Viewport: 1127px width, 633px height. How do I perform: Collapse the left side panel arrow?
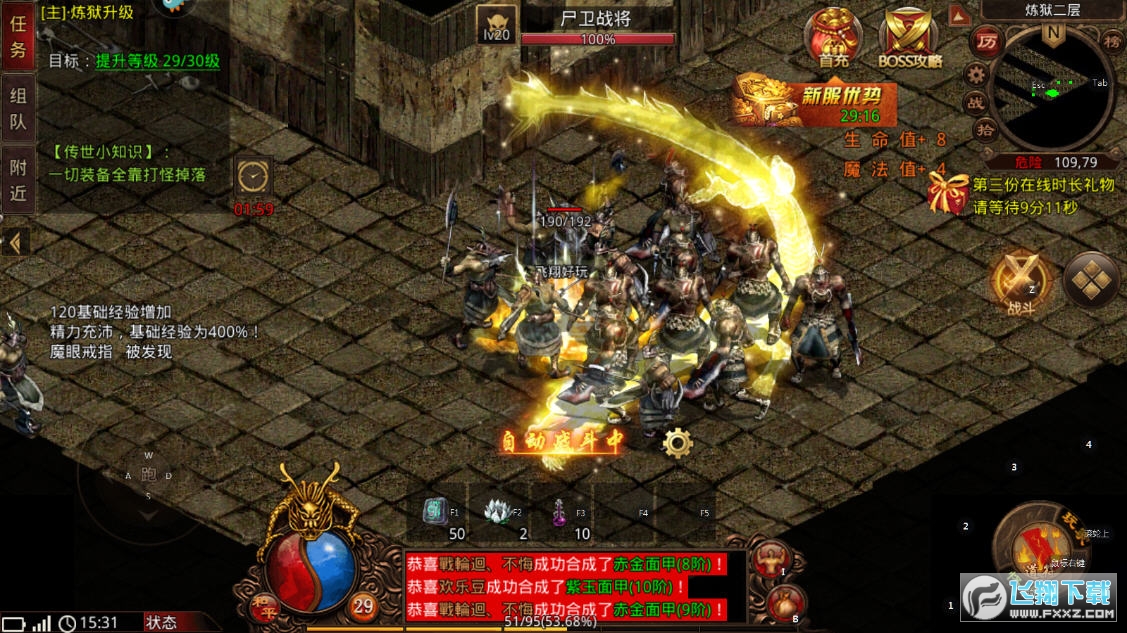tap(15, 242)
